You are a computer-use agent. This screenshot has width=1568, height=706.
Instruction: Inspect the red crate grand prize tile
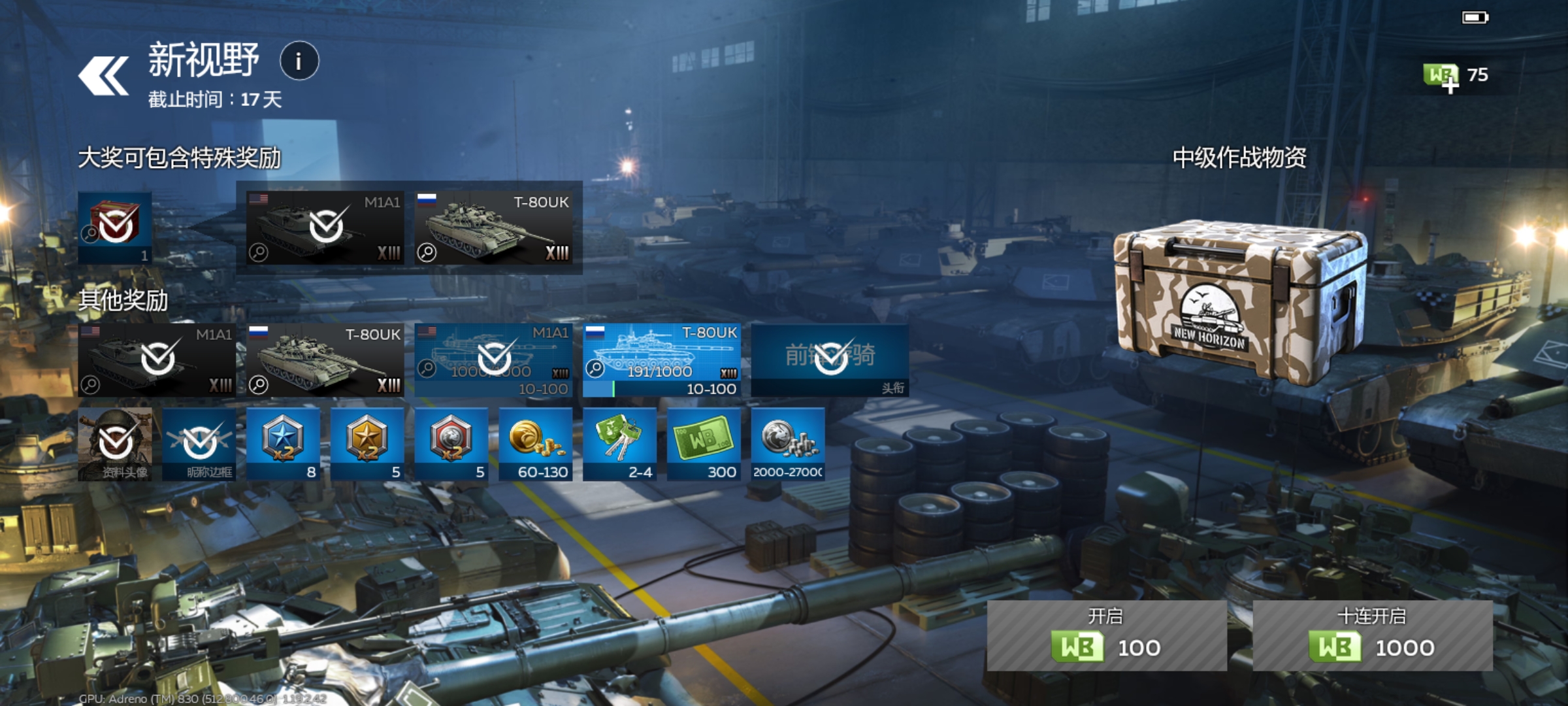pos(115,227)
